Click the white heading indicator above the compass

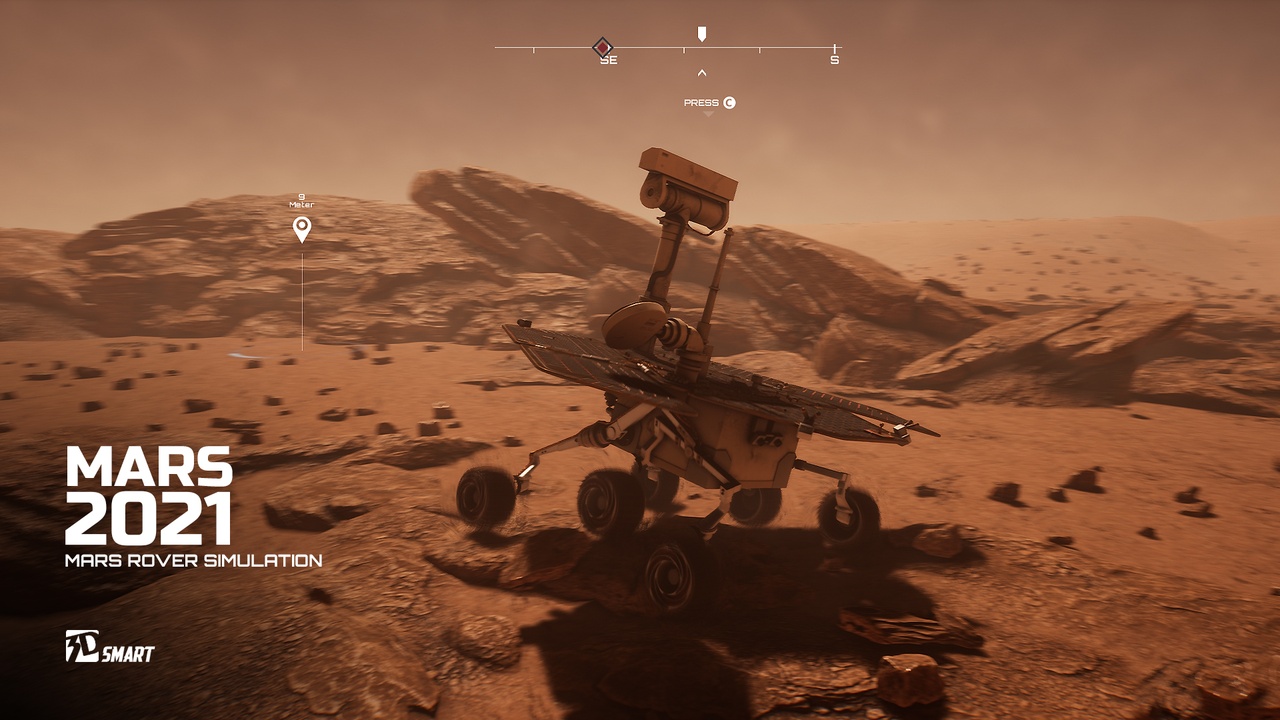[703, 32]
